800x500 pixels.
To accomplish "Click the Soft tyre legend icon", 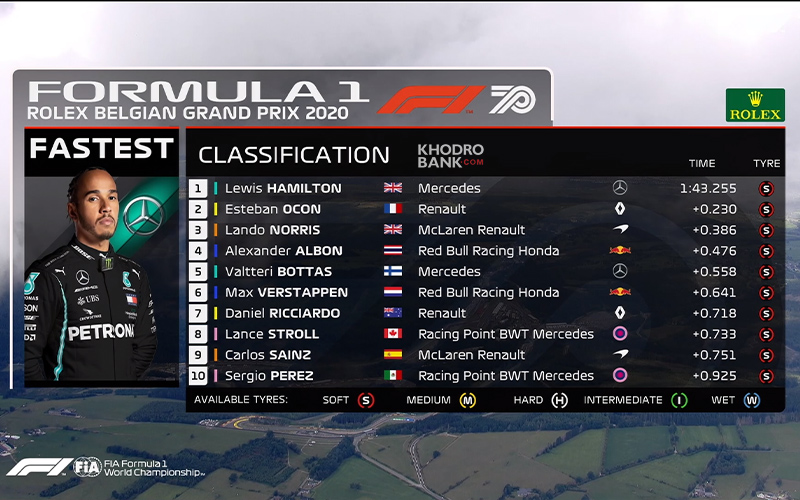I will pyautogui.click(x=366, y=400).
